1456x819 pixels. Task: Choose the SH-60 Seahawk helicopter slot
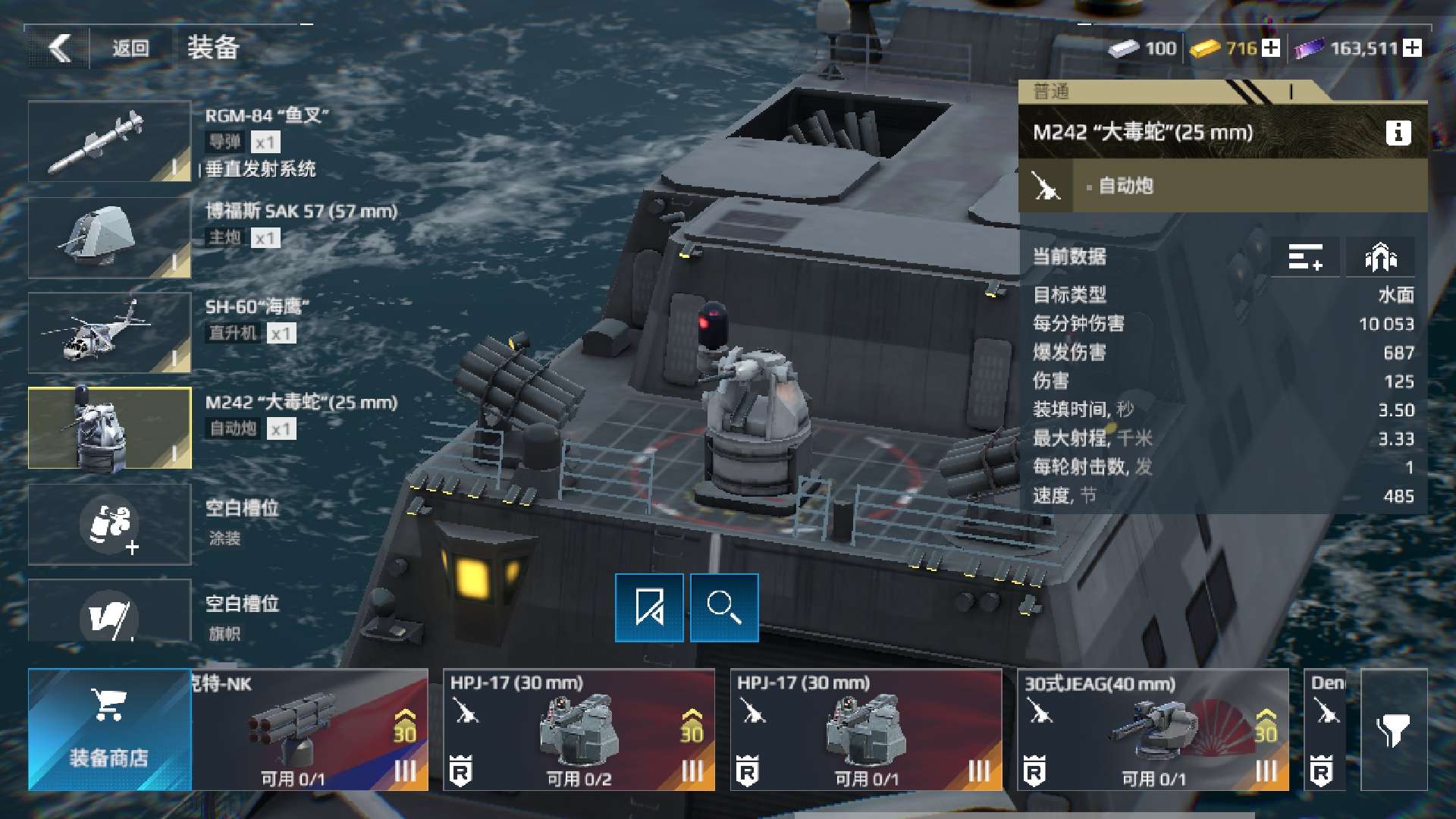tap(110, 333)
